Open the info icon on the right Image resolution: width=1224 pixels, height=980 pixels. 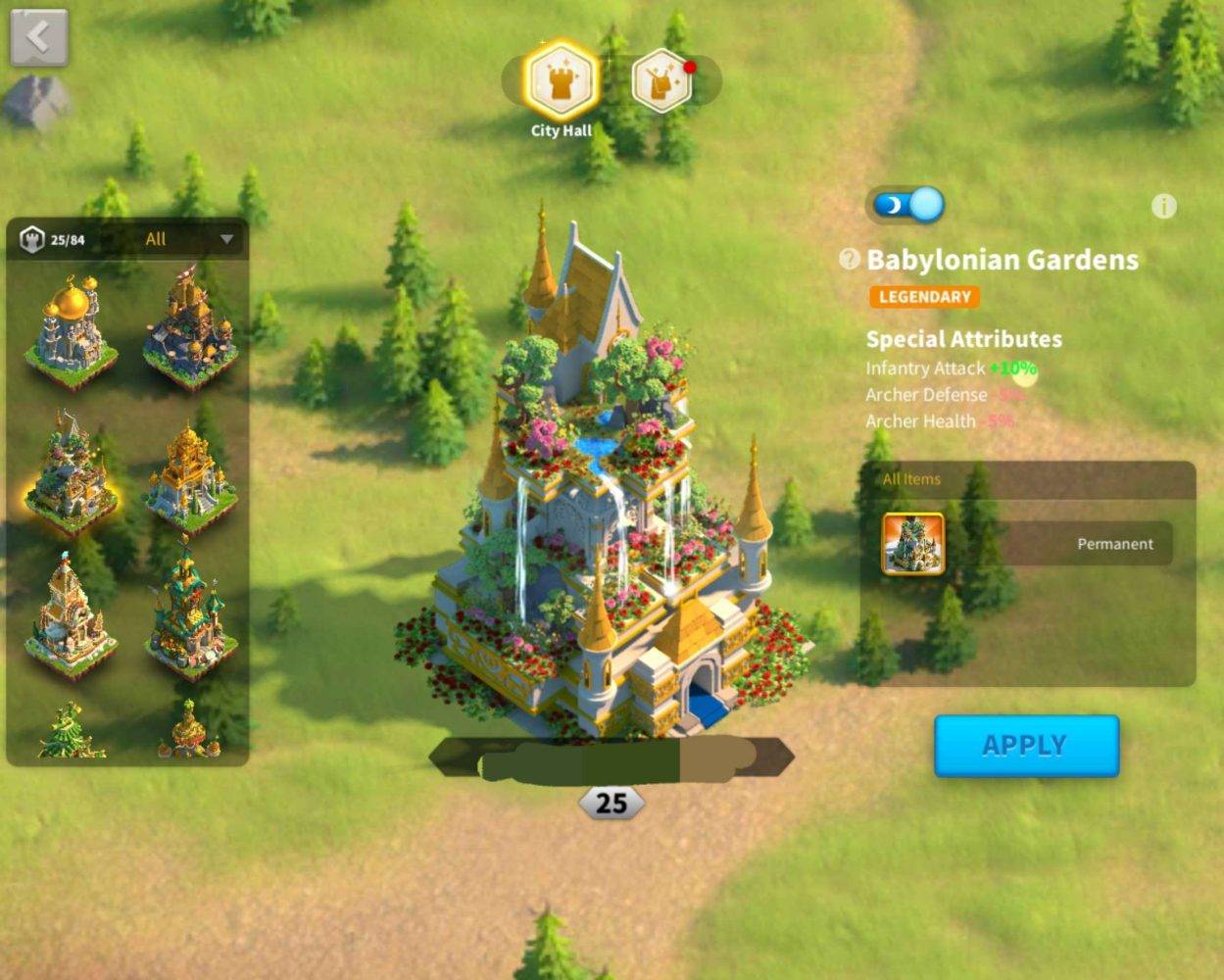1163,206
